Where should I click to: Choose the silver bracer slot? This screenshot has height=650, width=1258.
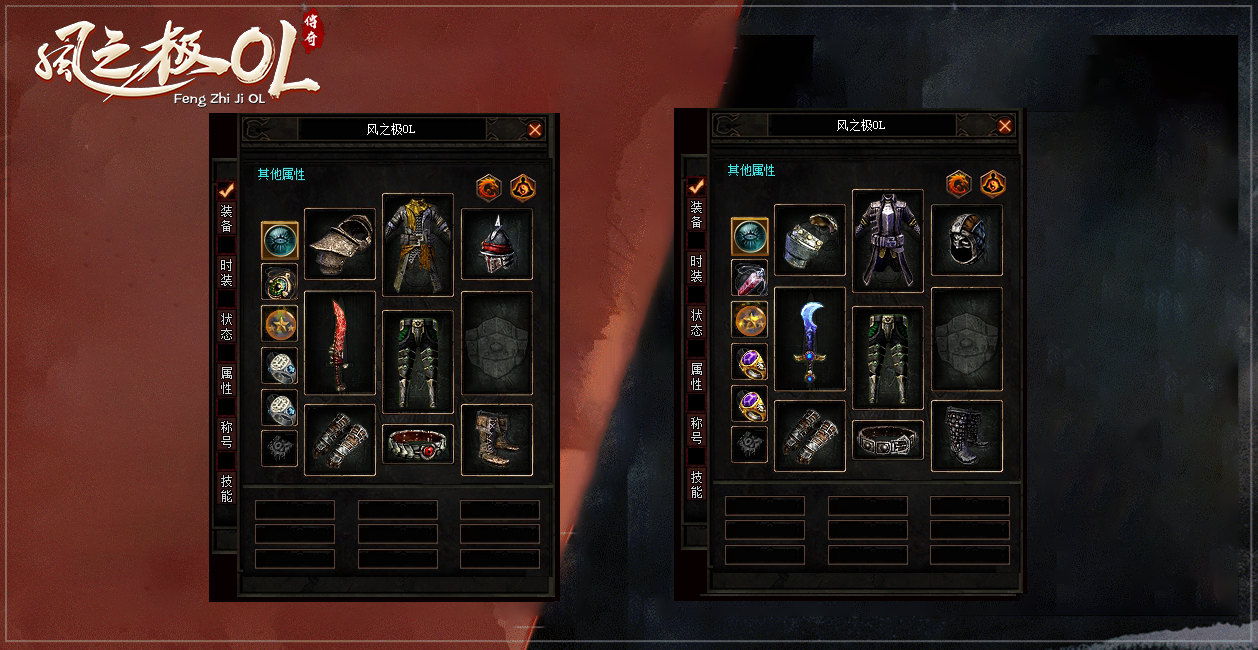point(810,240)
